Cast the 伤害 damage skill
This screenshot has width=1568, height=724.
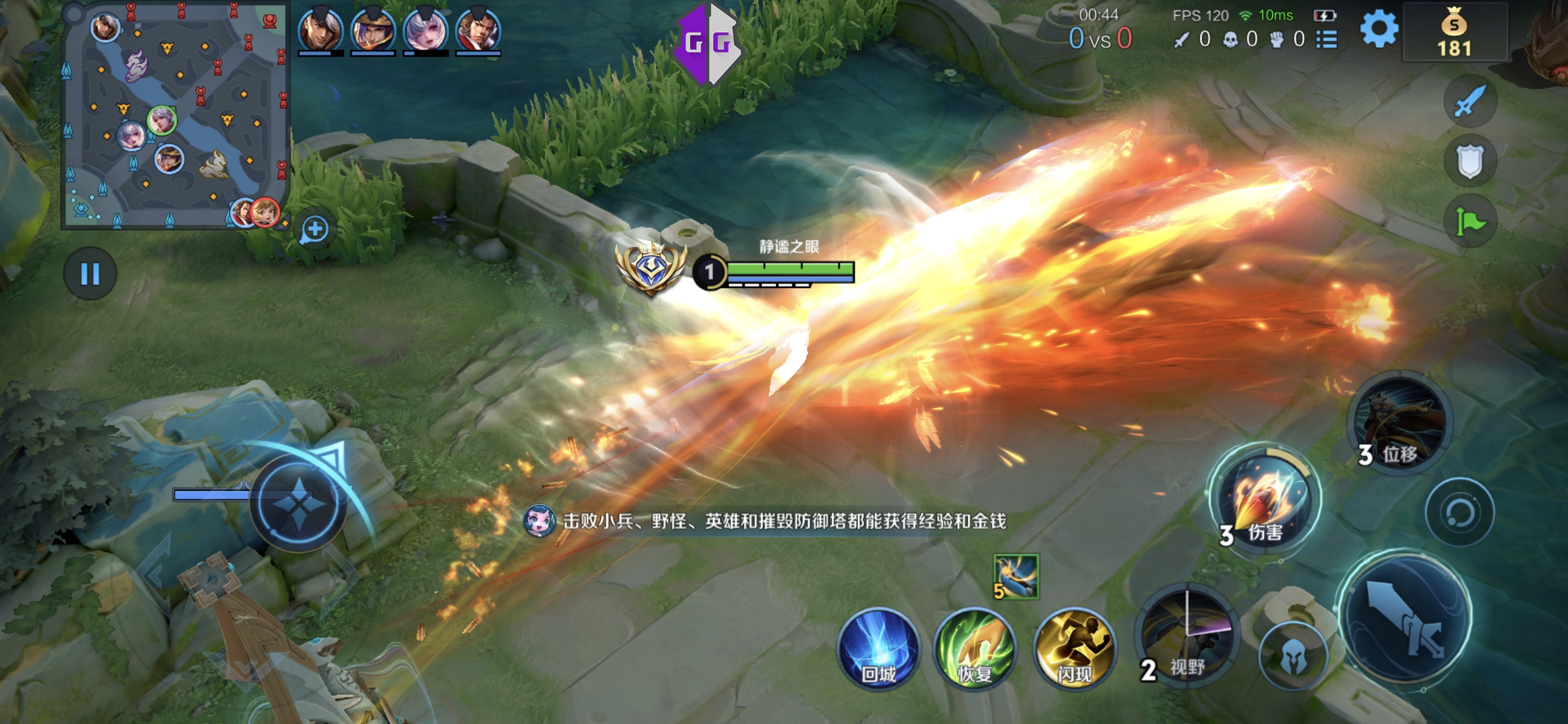point(1264,499)
